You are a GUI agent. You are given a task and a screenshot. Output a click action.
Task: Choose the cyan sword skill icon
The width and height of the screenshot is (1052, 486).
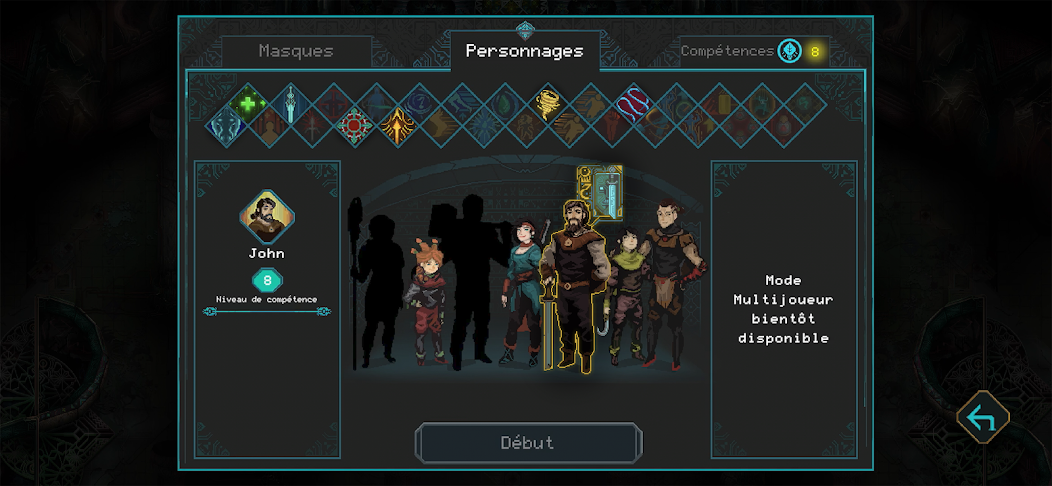290,102
